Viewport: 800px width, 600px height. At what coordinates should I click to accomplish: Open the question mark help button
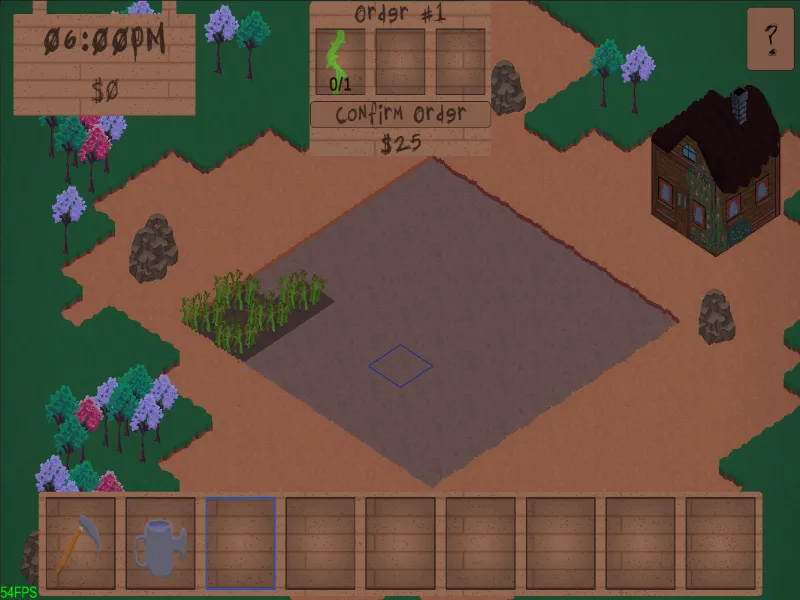click(x=770, y=39)
